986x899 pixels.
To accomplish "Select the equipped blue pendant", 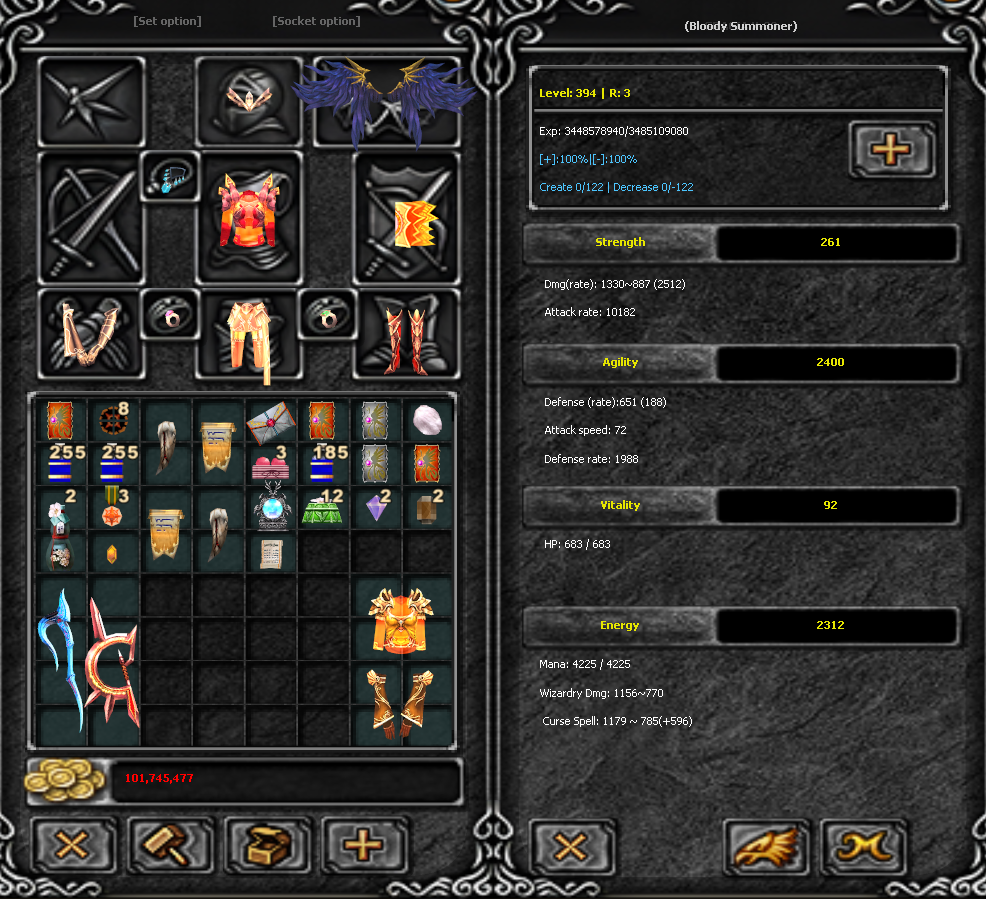I will pyautogui.click(x=170, y=178).
